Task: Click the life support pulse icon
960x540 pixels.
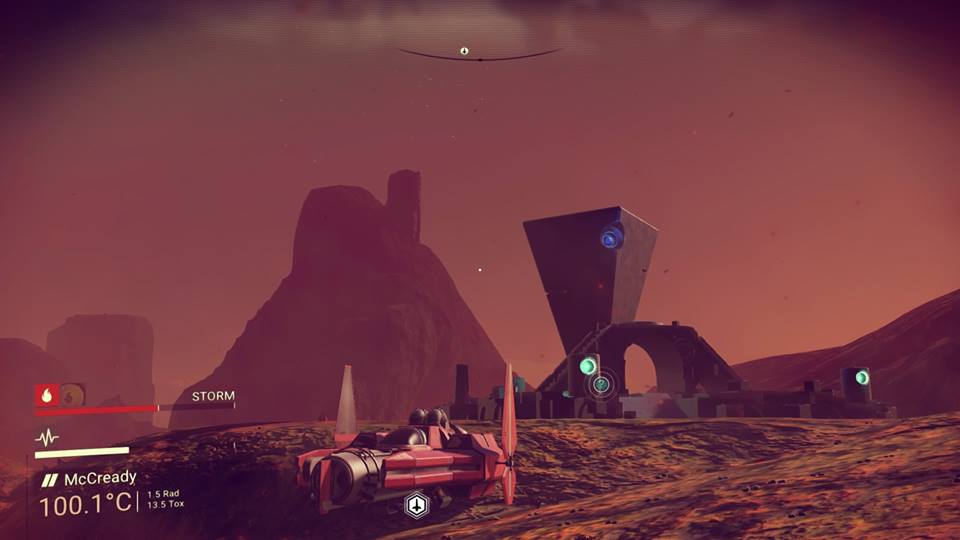Action: [x=47, y=437]
